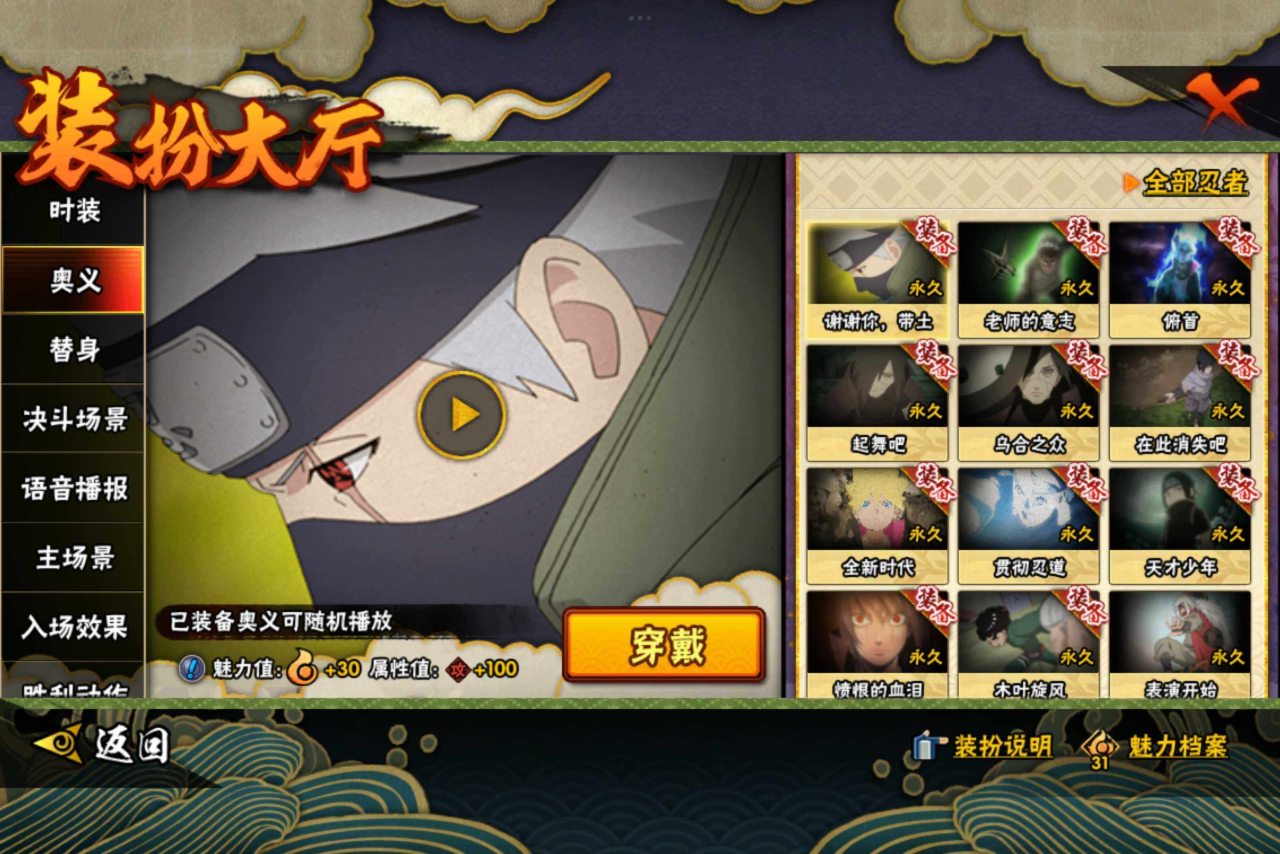The width and height of the screenshot is (1280, 854).
Task: Choose the 主场景 tab
Action: coord(74,558)
